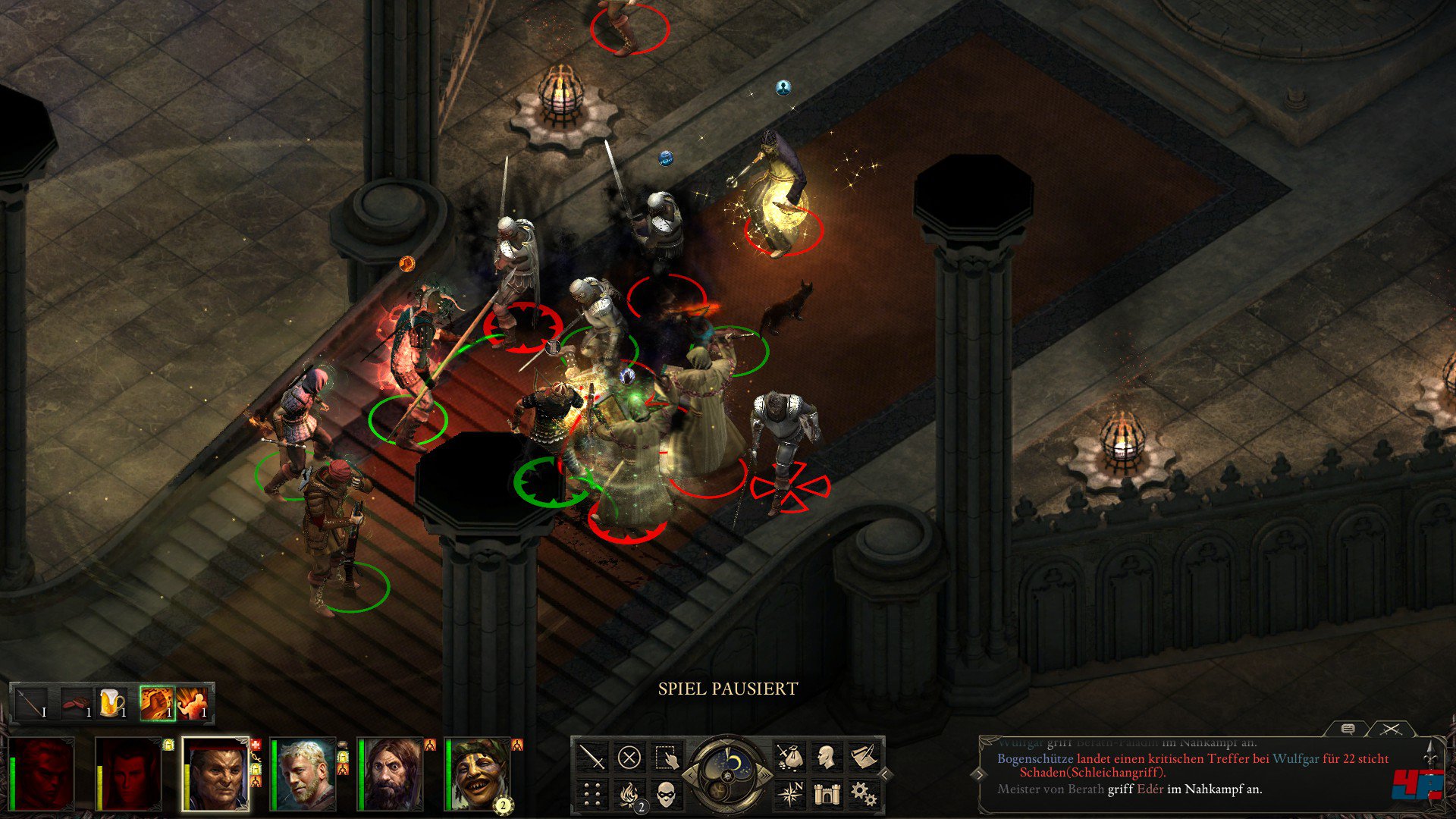This screenshot has width=1456, height=819.
Task: Select the spear weapon set slot
Action: pyautogui.click(x=31, y=704)
